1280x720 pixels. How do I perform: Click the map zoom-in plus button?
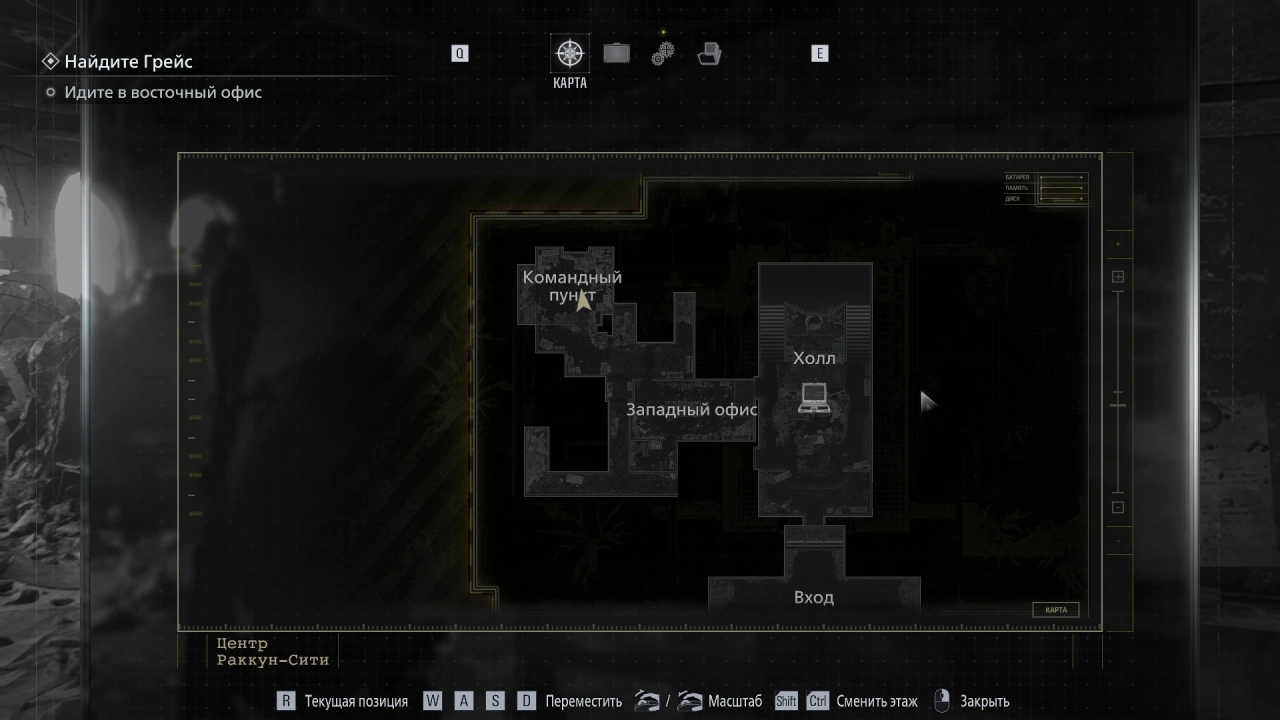click(1118, 277)
